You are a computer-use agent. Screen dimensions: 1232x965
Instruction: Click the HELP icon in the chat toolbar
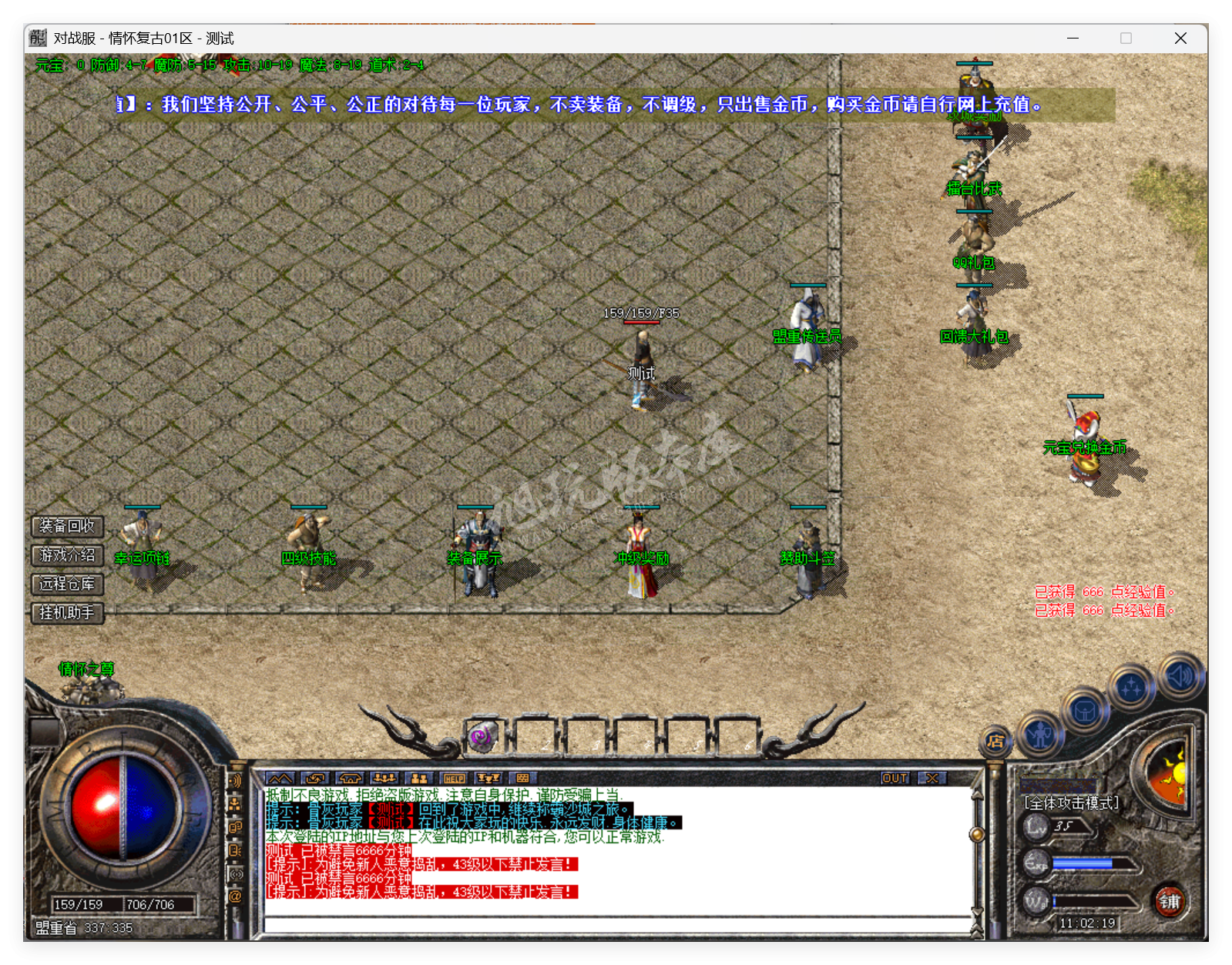pyautogui.click(x=454, y=779)
